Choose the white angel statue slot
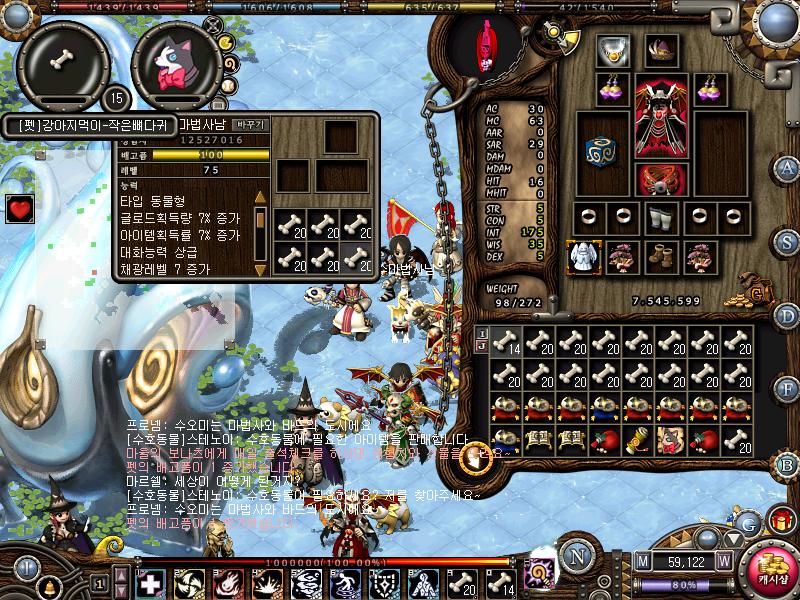The image size is (800, 600). (x=582, y=257)
